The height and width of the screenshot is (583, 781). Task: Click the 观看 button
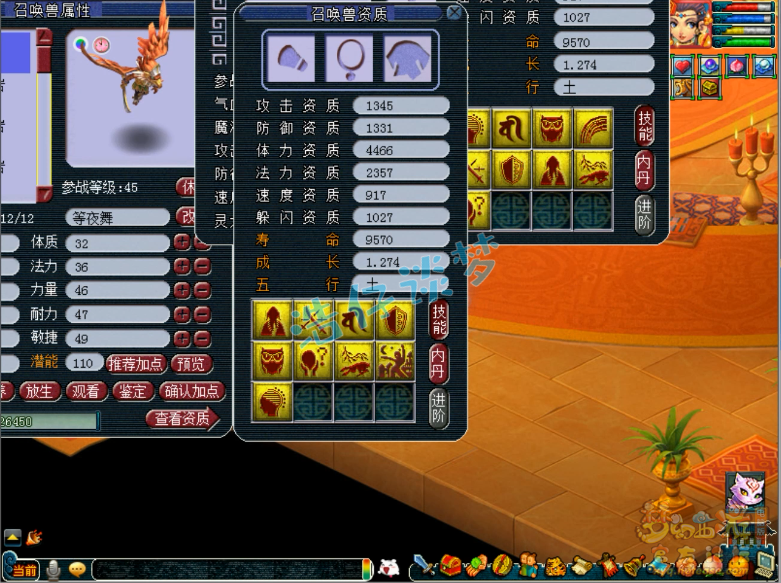[87, 392]
